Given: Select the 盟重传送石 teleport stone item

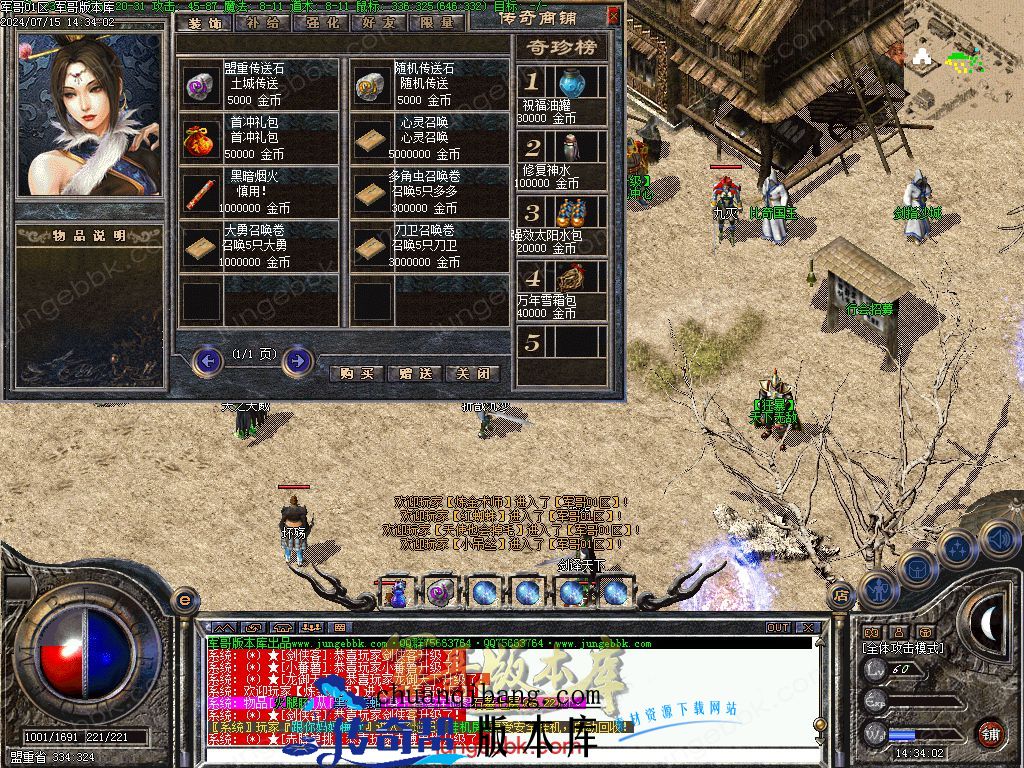Looking at the screenshot, I should pyautogui.click(x=198, y=85).
